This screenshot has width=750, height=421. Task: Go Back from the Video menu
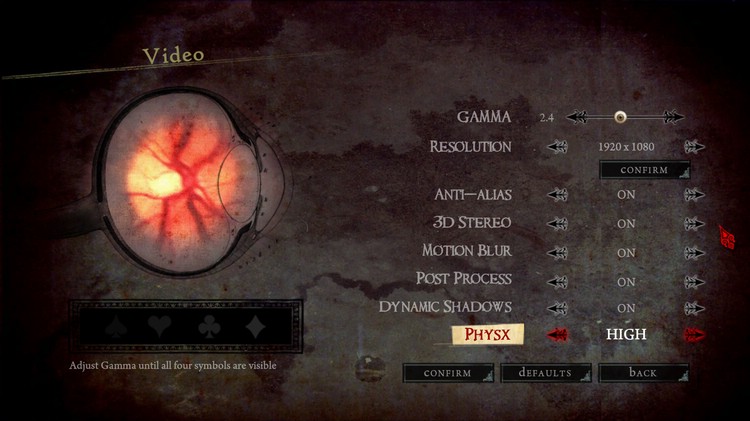point(643,373)
